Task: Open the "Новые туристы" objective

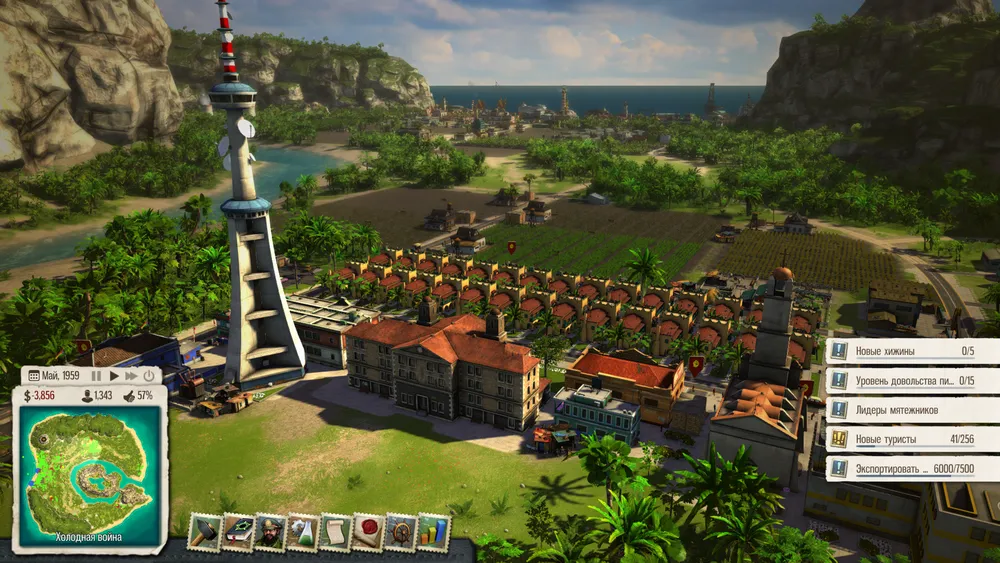Action: (912, 439)
